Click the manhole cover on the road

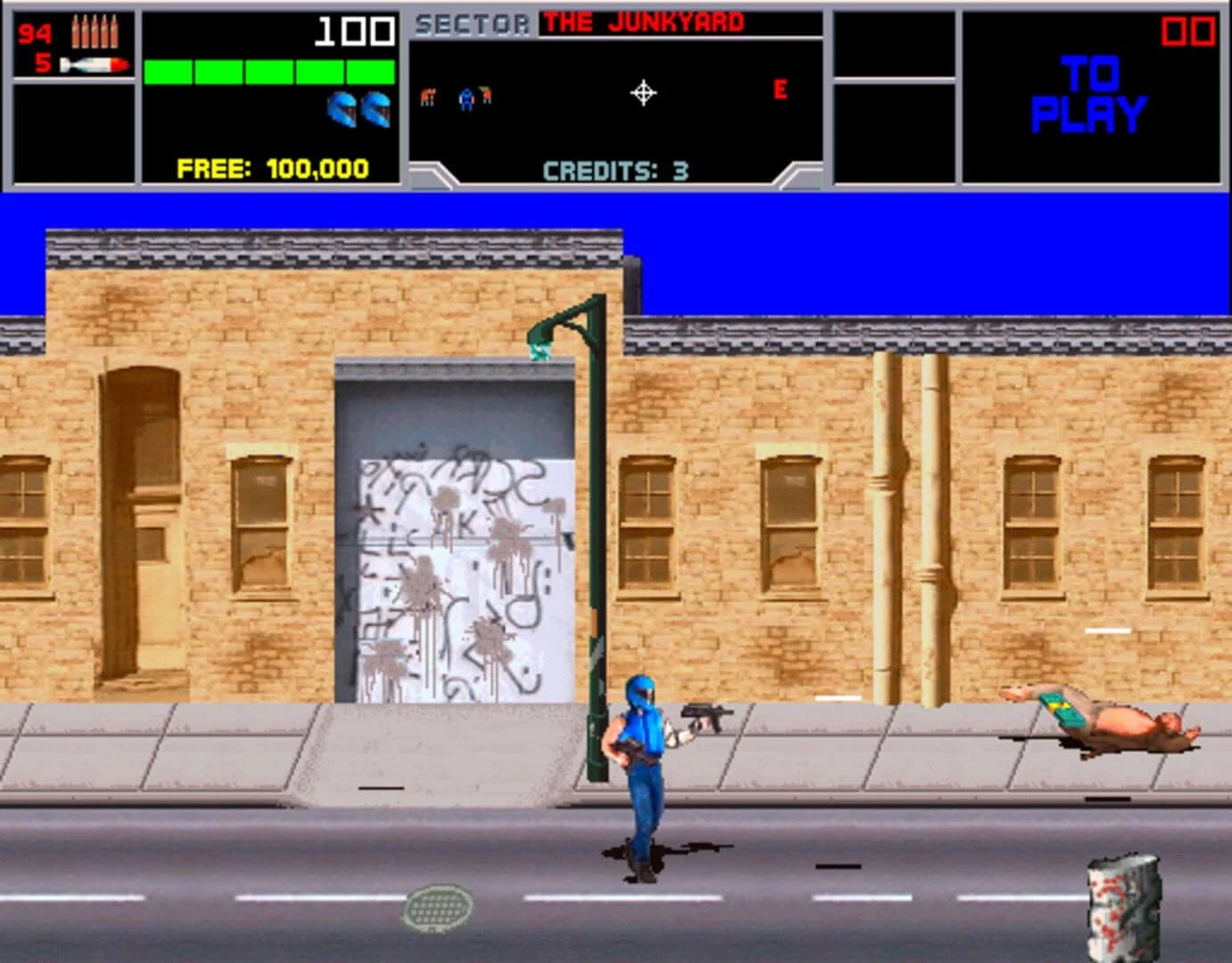[x=436, y=908]
